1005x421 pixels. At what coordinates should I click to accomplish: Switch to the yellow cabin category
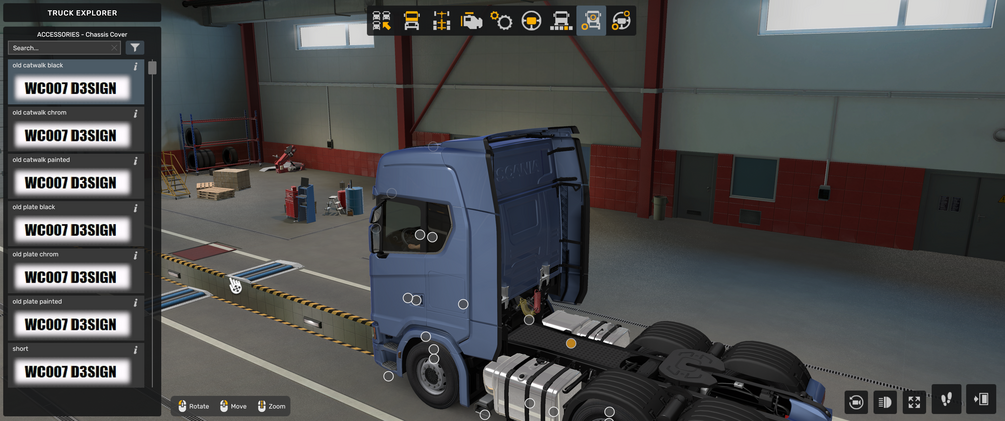pyautogui.click(x=411, y=21)
